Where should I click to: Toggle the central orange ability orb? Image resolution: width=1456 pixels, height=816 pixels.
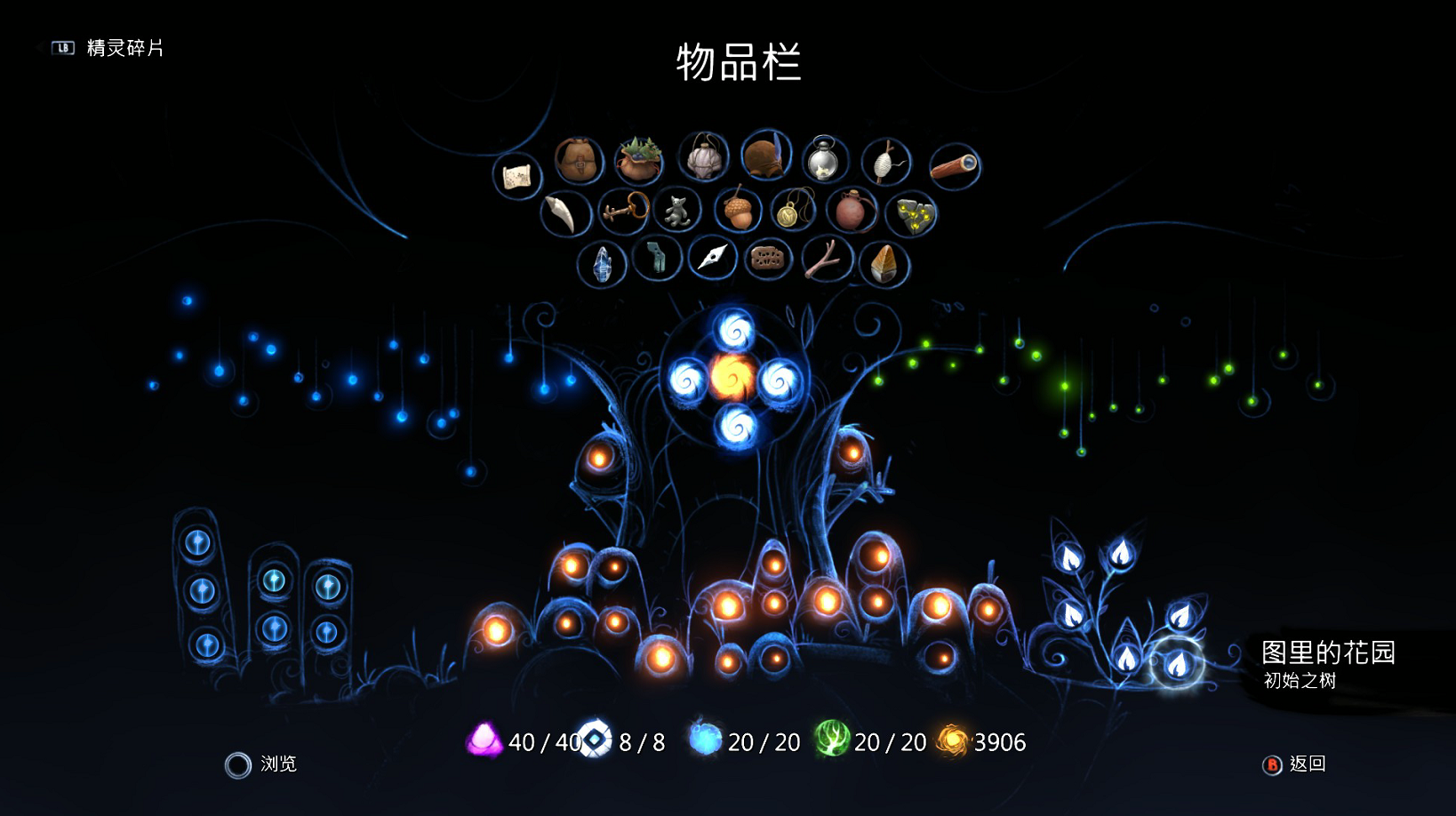734,376
